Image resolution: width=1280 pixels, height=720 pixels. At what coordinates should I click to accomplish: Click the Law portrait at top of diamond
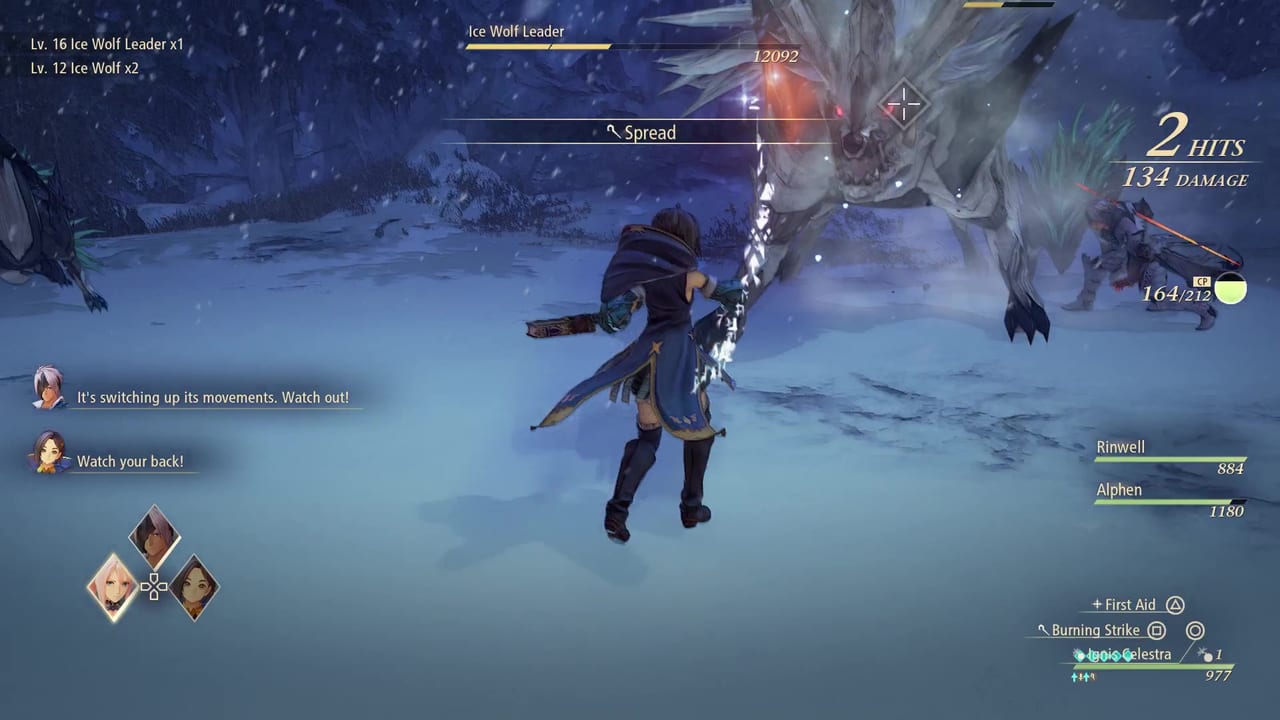153,535
